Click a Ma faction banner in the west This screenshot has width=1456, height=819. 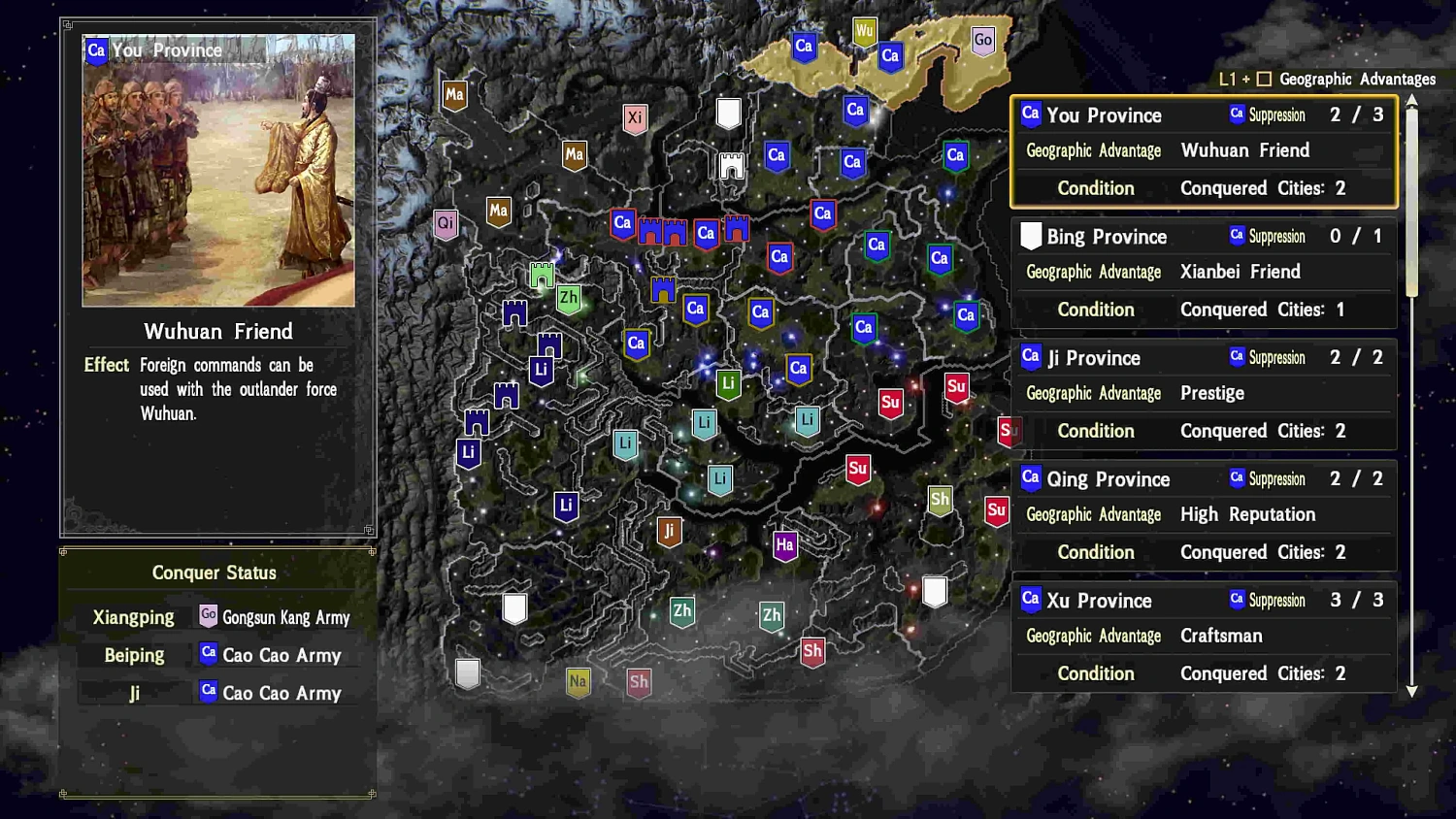453,96
